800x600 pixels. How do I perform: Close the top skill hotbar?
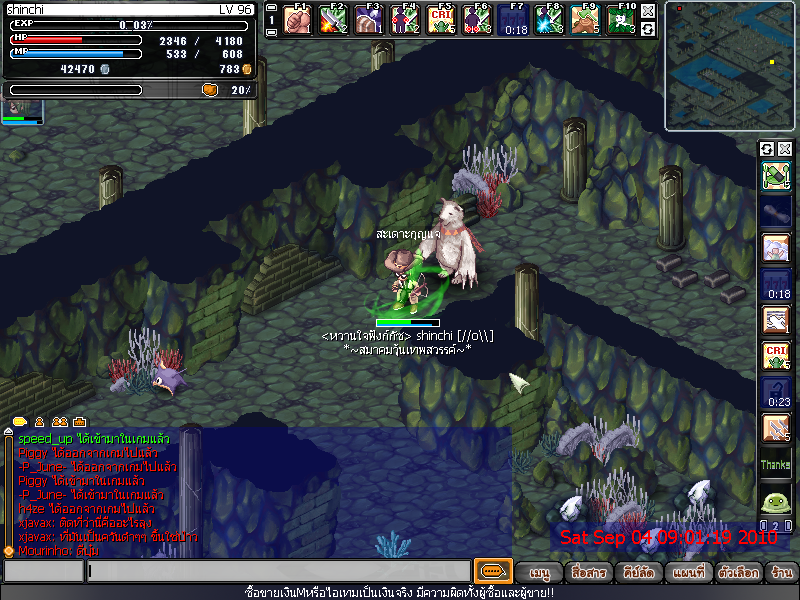point(649,10)
